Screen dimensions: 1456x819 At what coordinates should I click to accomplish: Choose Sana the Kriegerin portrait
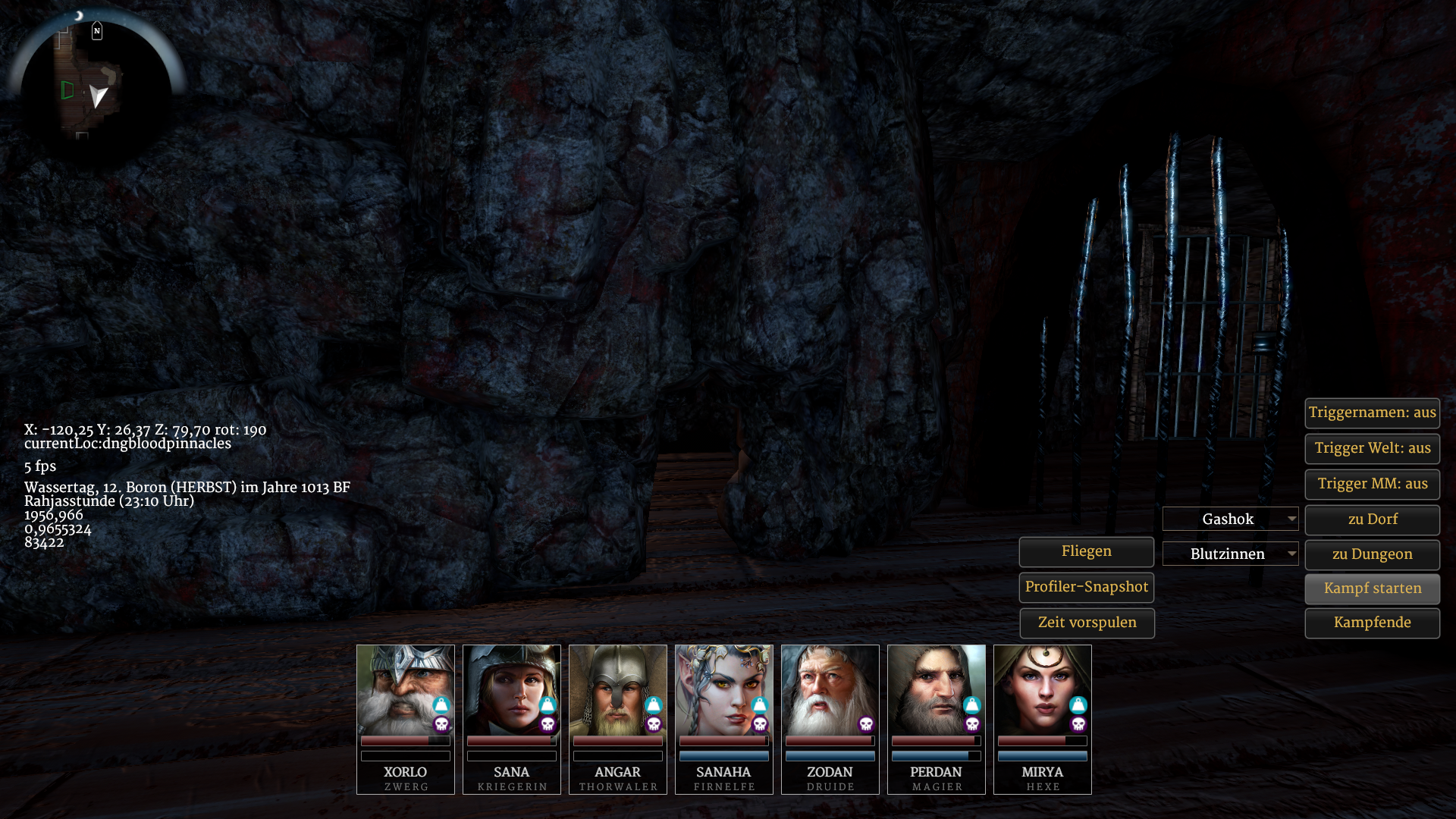click(511, 690)
